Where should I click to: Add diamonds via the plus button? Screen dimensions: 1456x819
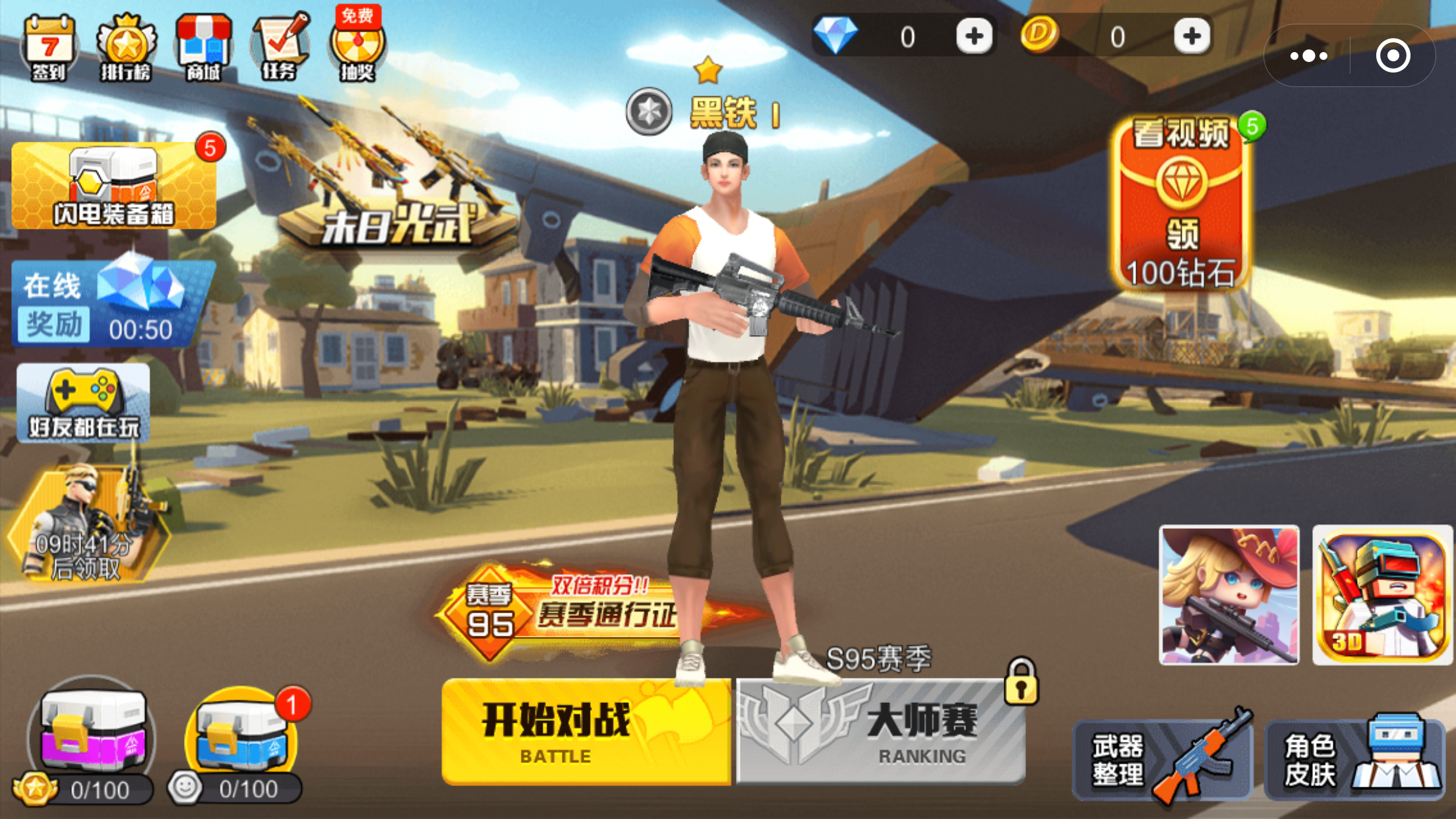tap(975, 36)
